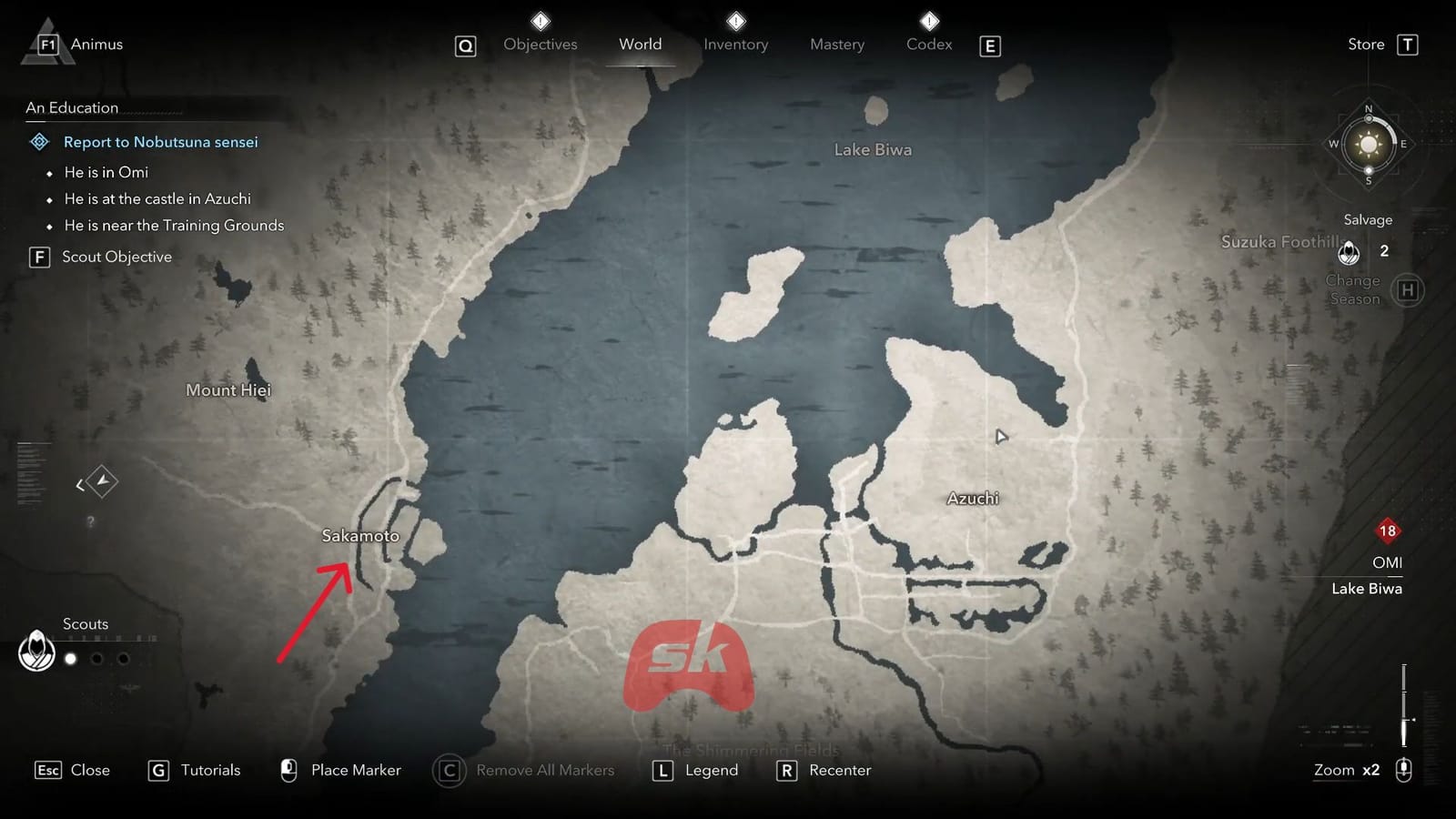Activate Scout Objective with F button
The width and height of the screenshot is (1456, 819).
pos(38,258)
